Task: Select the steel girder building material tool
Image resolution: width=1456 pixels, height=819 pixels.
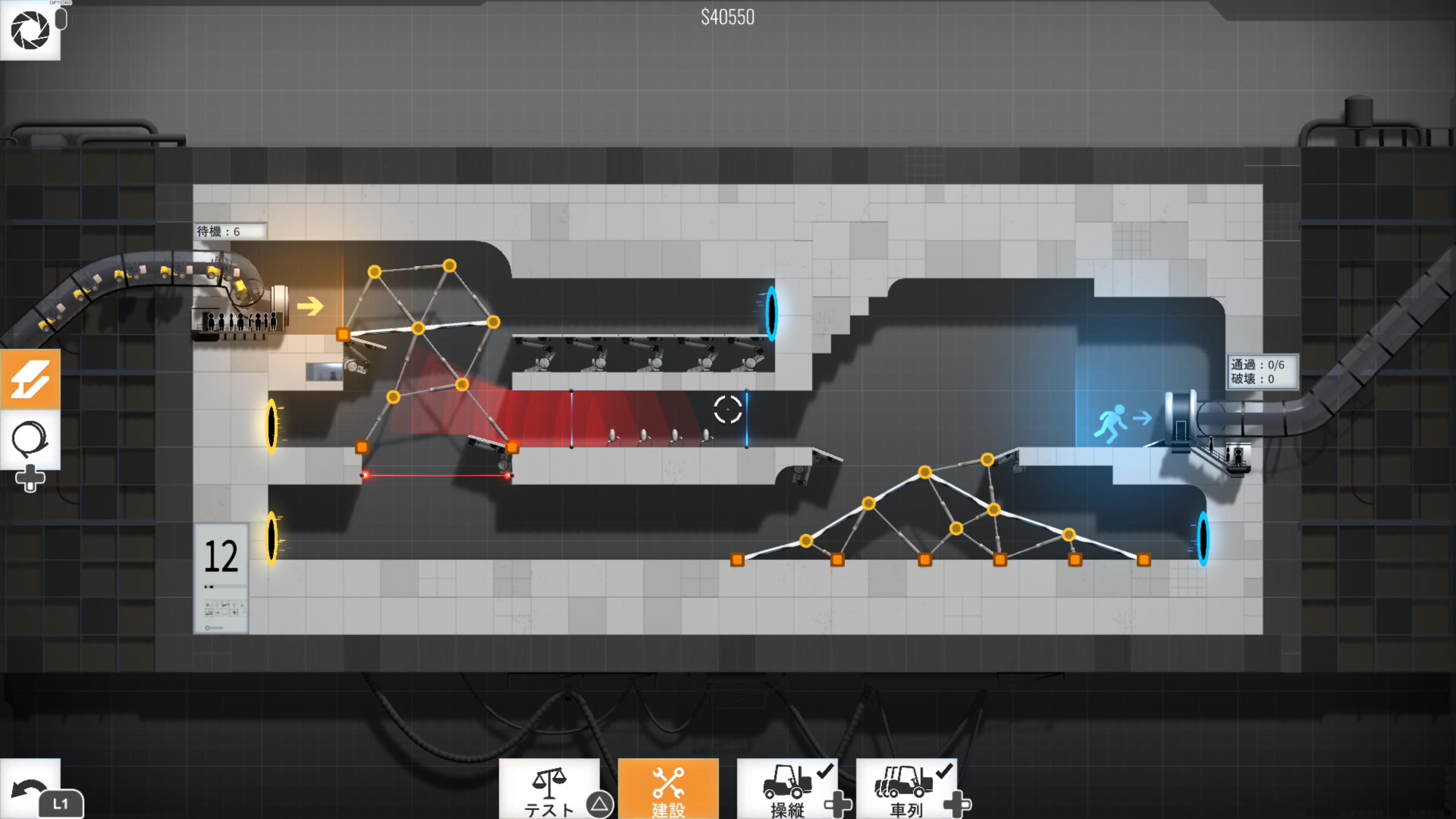Action: 30,379
